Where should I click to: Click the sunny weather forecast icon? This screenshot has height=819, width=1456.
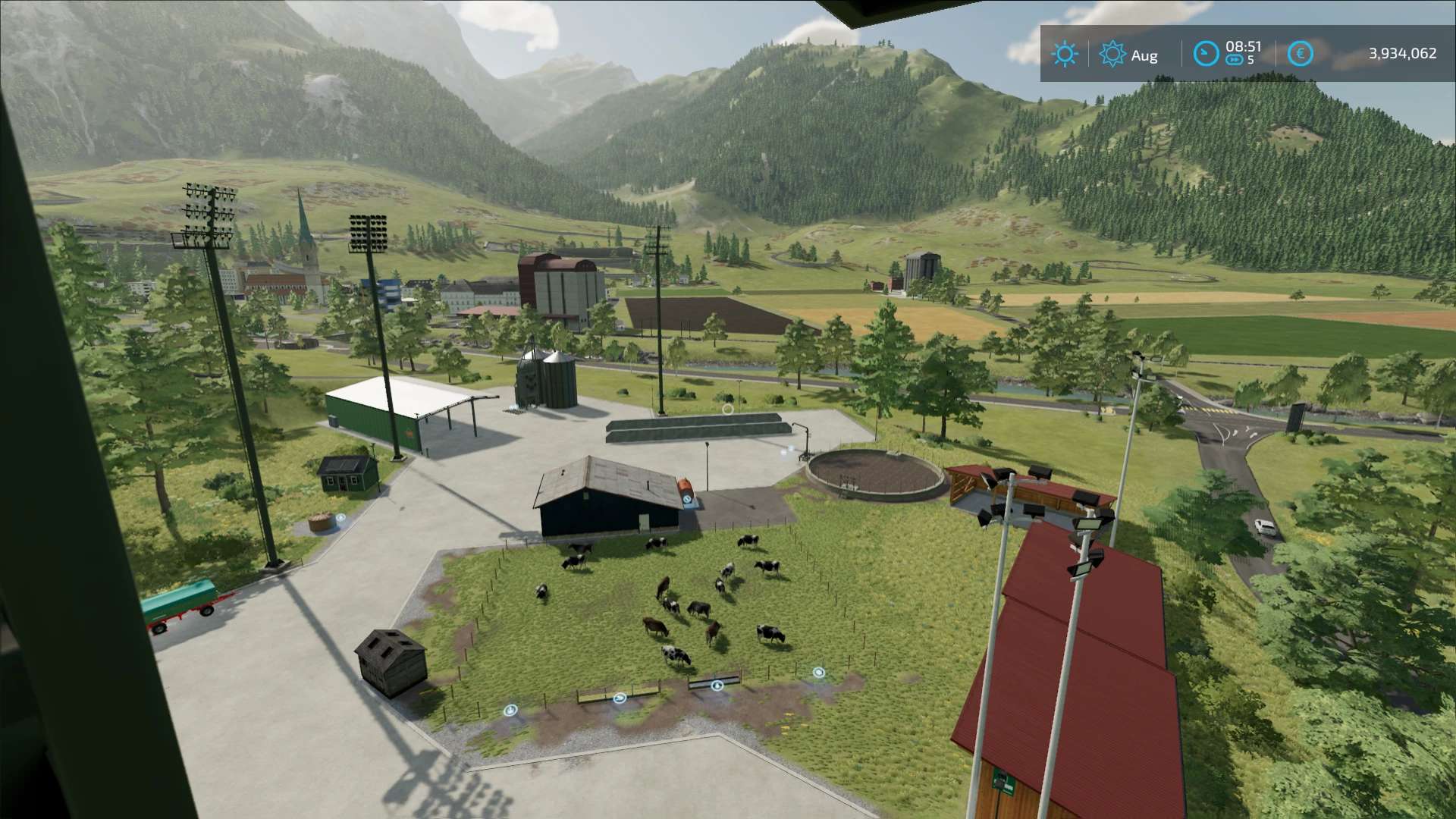[x=1065, y=54]
